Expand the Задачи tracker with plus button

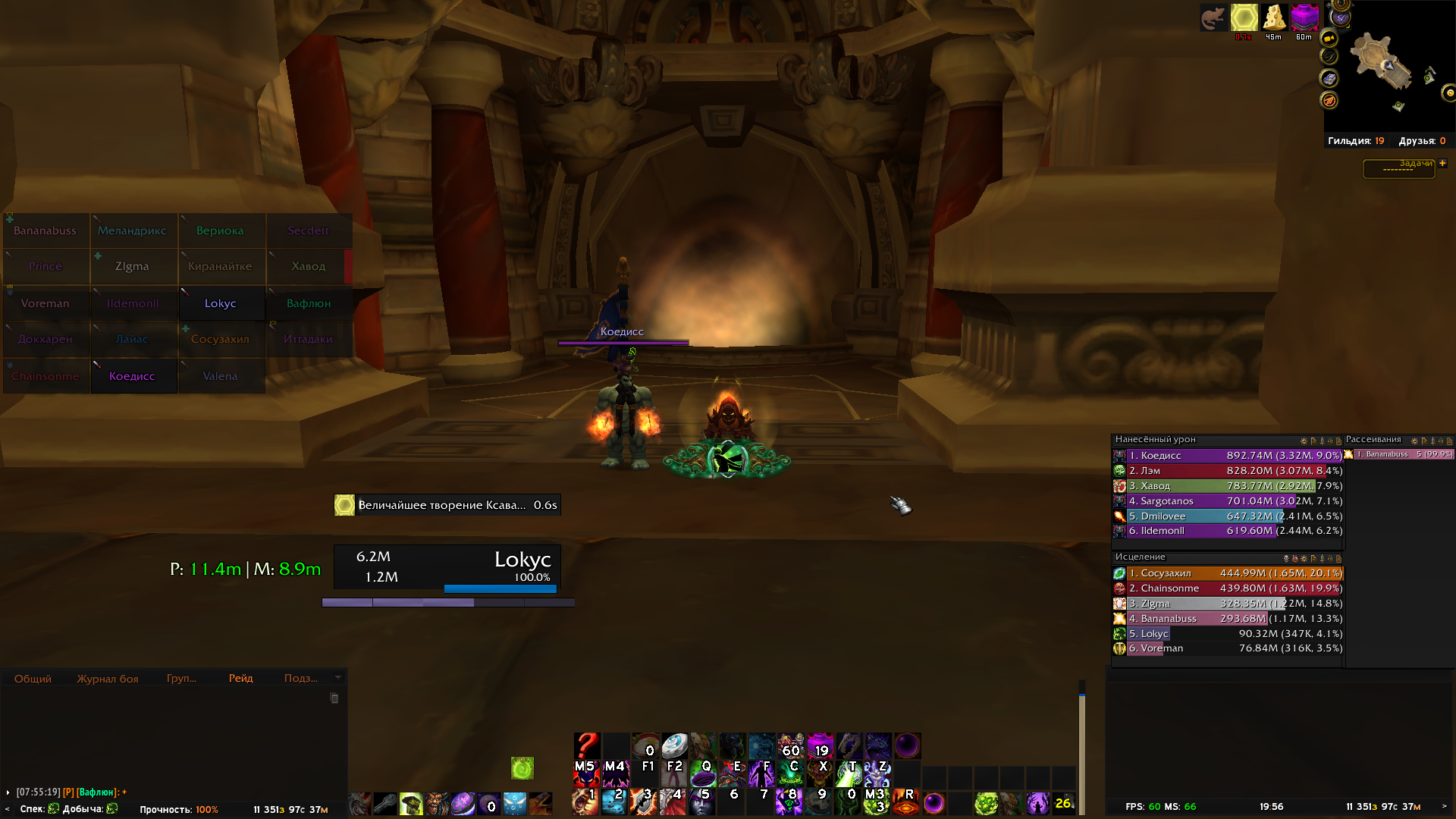point(1442,163)
